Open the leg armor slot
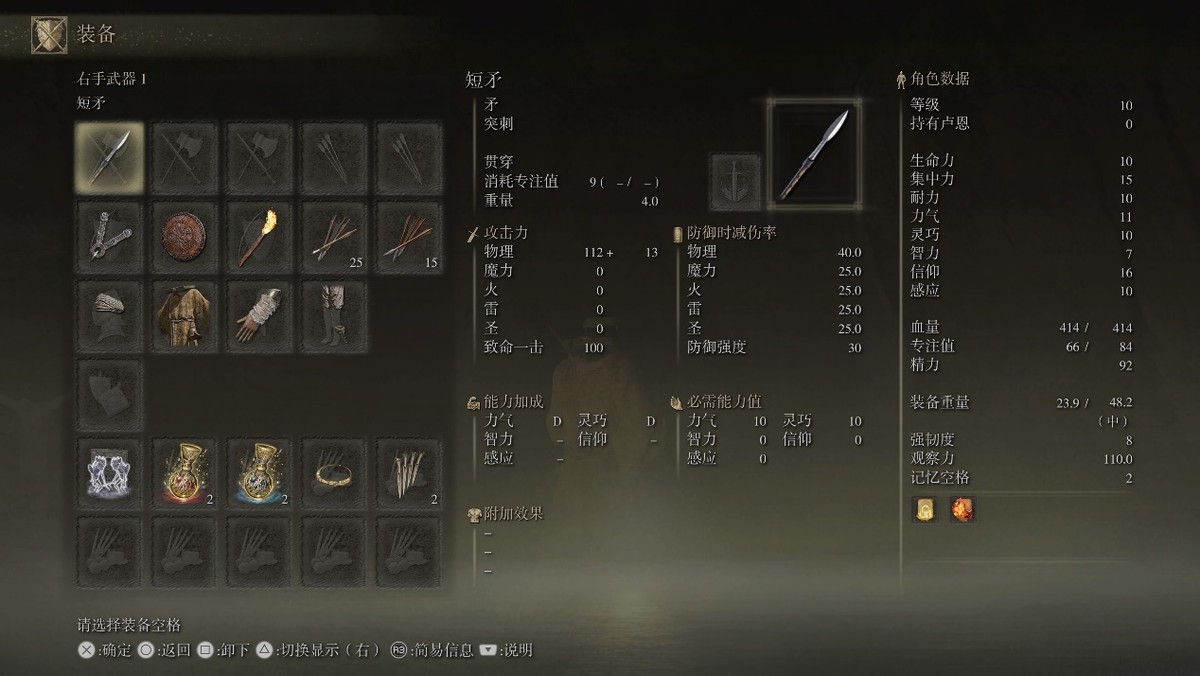Viewport: 1200px width, 676px height. 334,315
